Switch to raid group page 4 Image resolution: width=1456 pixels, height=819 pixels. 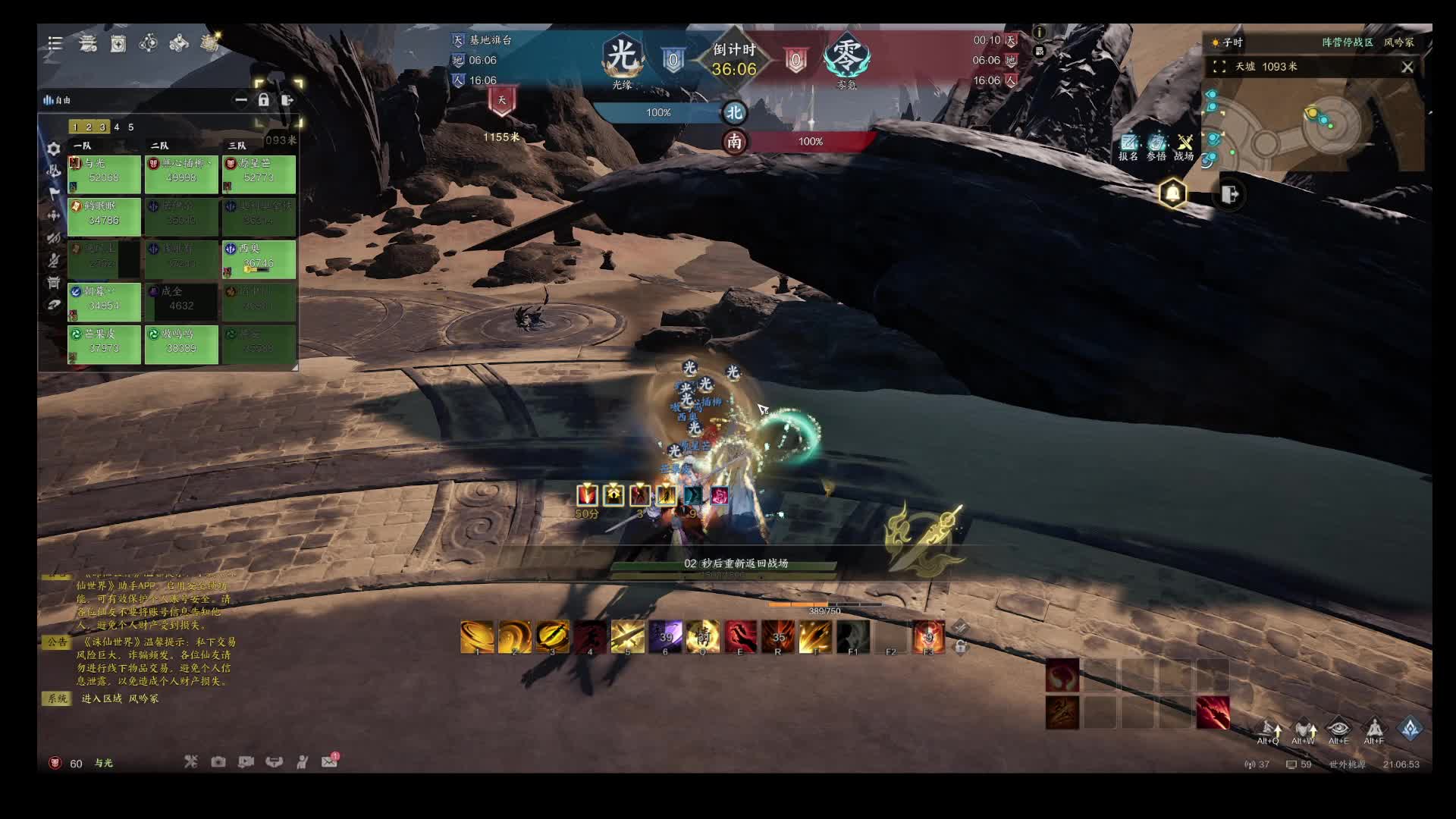click(x=117, y=127)
